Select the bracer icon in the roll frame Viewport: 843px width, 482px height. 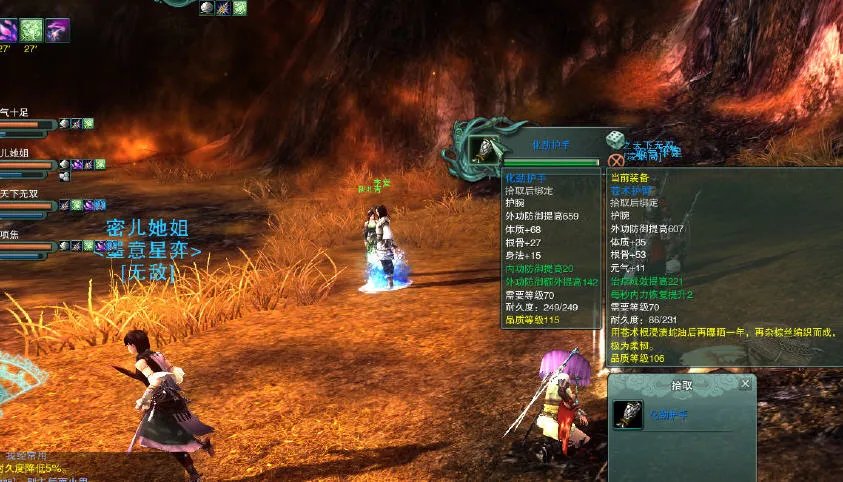485,148
